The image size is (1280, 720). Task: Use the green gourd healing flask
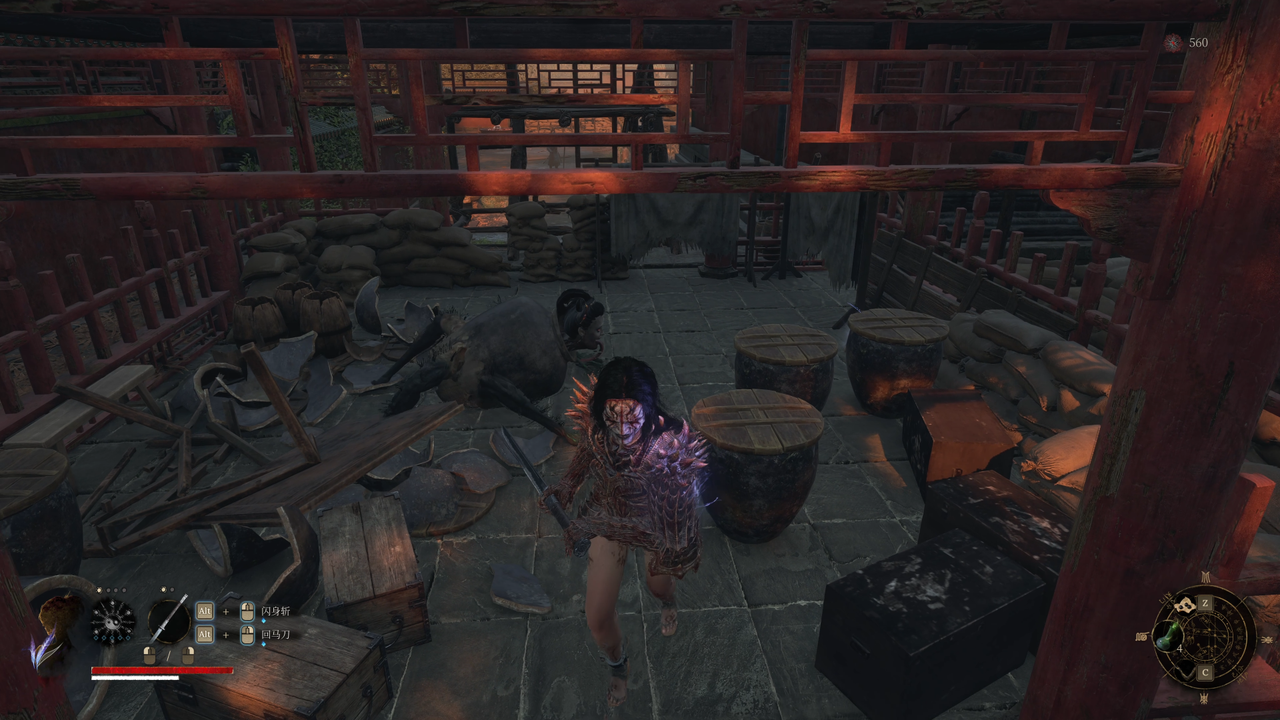click(x=1167, y=637)
